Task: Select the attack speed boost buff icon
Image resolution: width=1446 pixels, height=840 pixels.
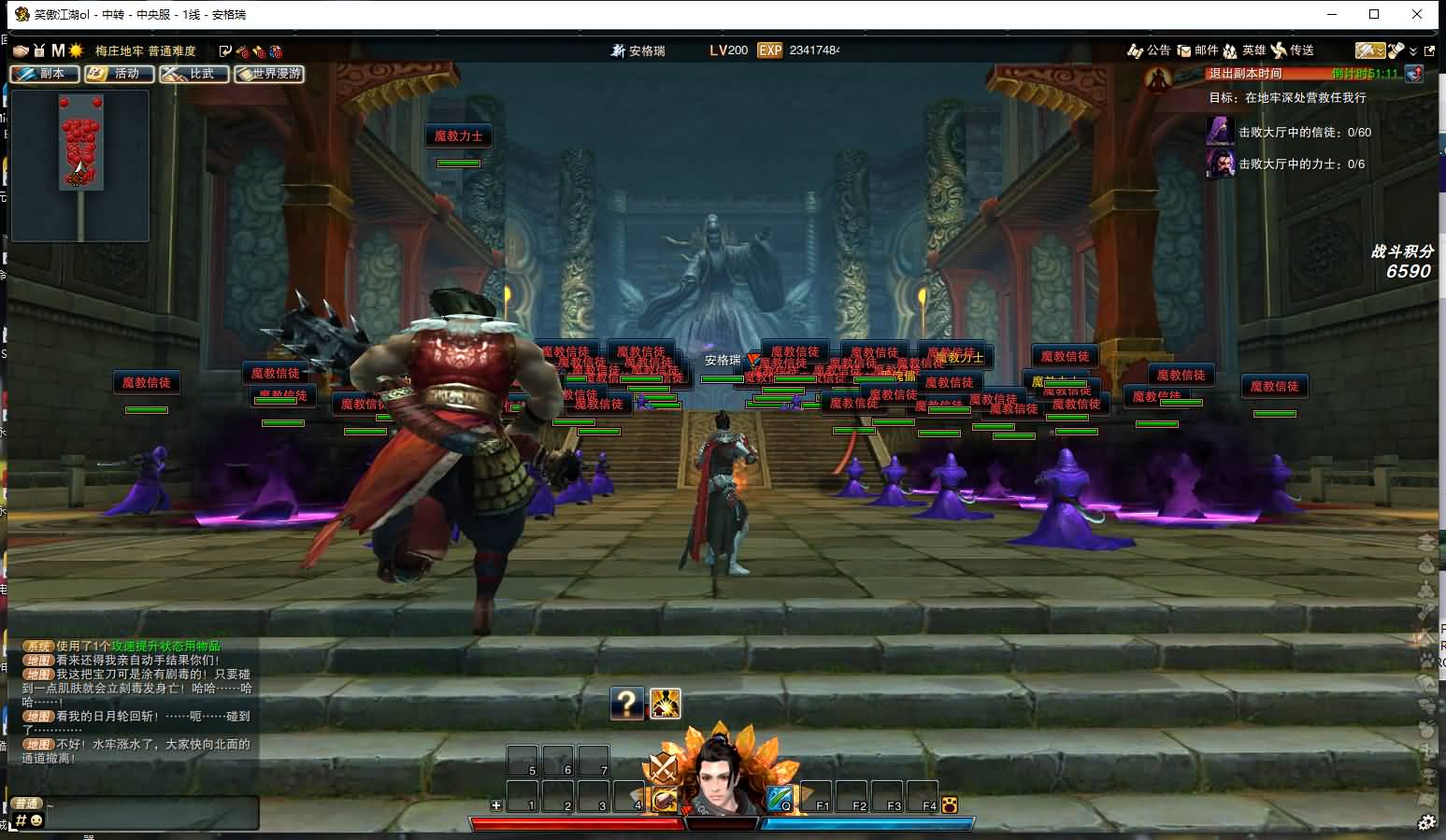Action: click(x=665, y=703)
